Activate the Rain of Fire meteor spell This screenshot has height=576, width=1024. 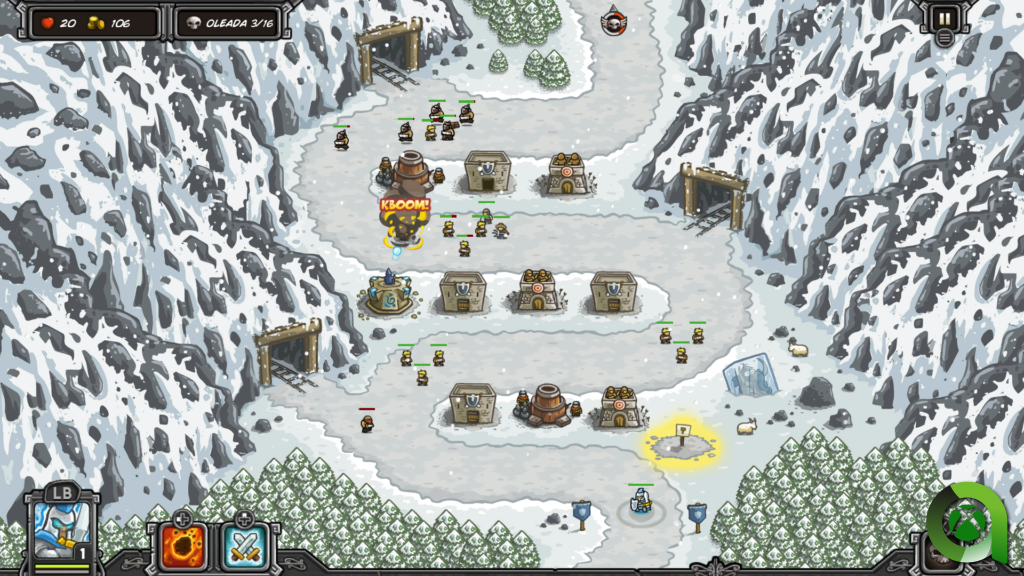pyautogui.click(x=184, y=545)
